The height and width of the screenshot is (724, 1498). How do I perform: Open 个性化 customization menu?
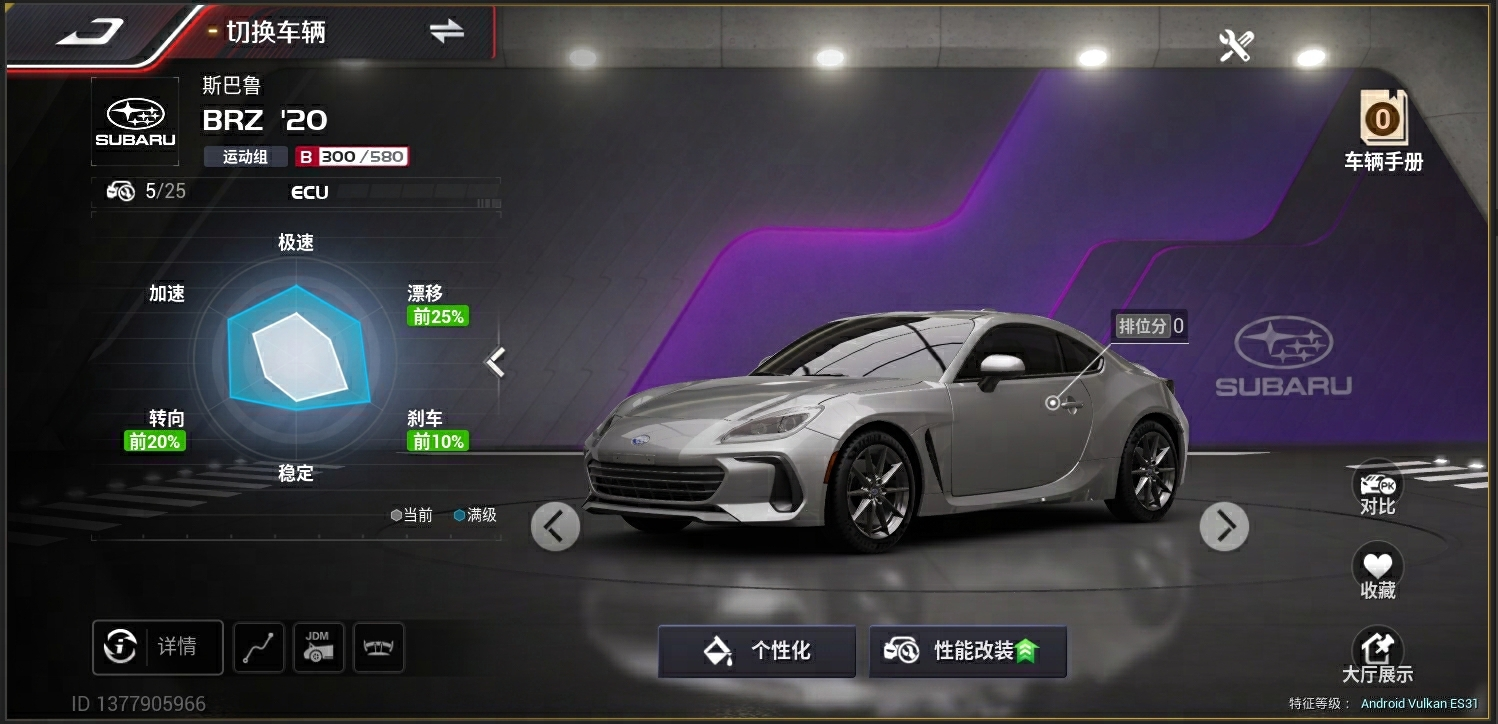(x=757, y=651)
